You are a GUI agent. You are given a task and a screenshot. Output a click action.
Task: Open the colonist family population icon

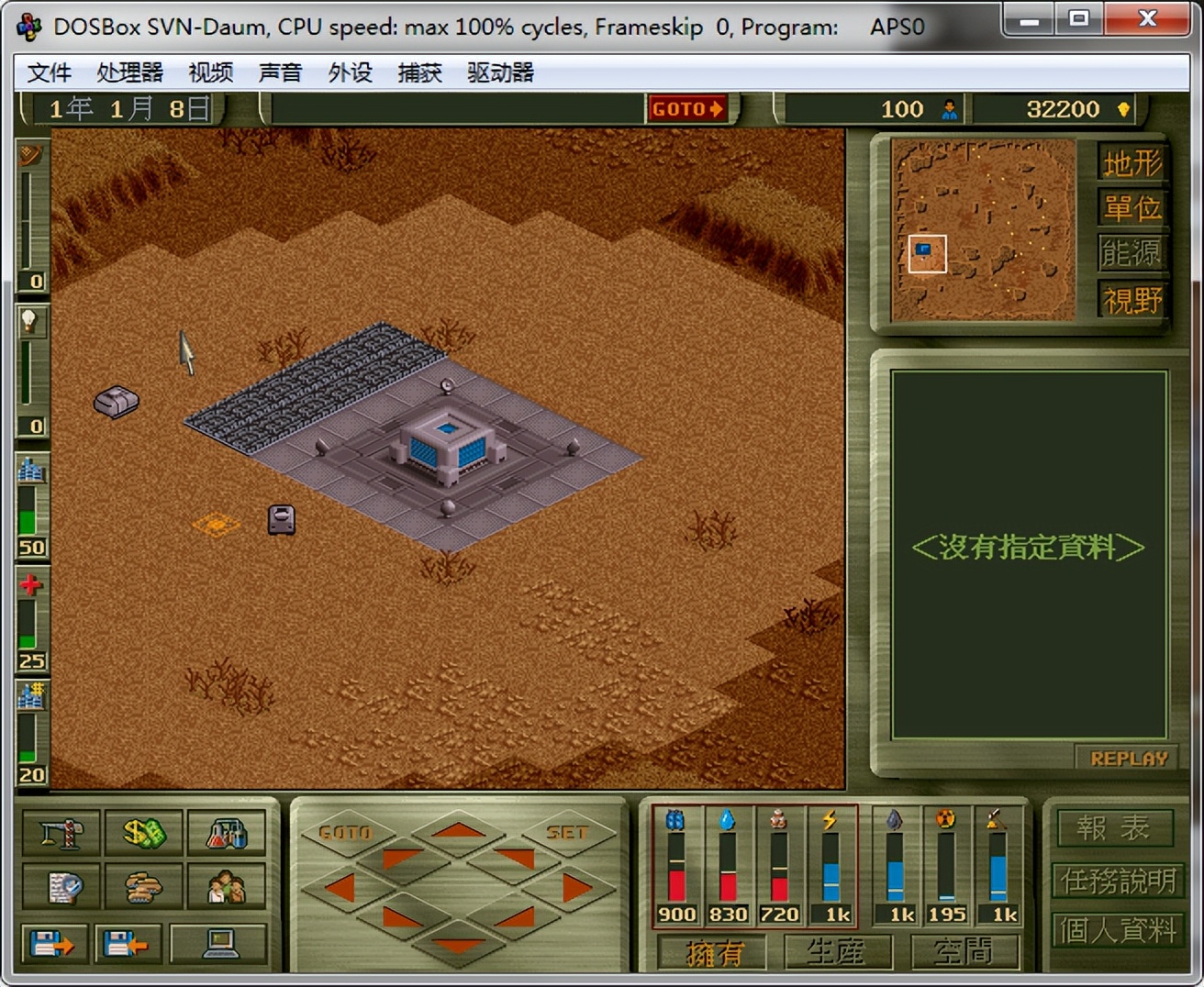coord(227,888)
